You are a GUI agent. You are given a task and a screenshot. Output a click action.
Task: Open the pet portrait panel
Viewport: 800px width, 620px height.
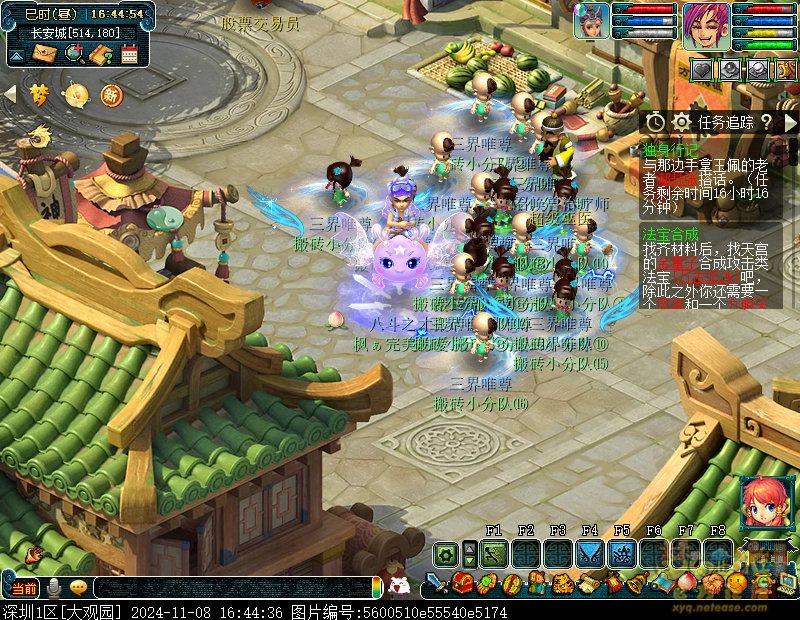click(591, 21)
